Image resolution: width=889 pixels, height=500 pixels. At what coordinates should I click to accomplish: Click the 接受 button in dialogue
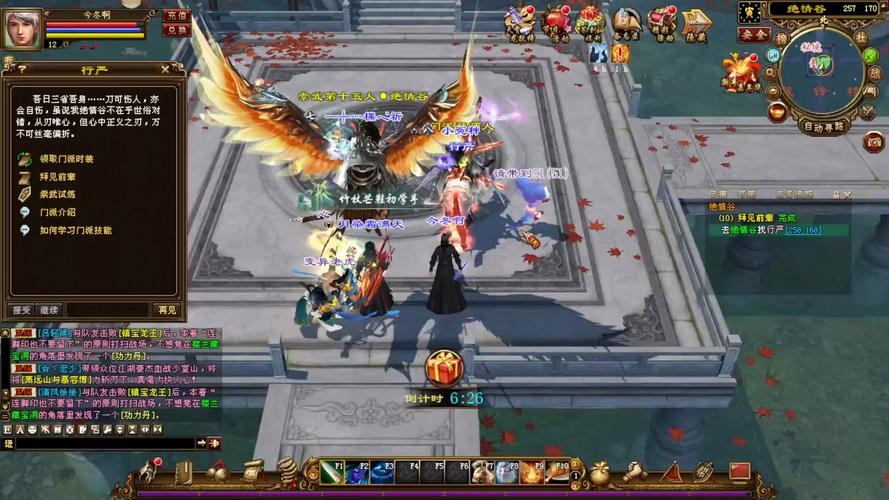22,310
